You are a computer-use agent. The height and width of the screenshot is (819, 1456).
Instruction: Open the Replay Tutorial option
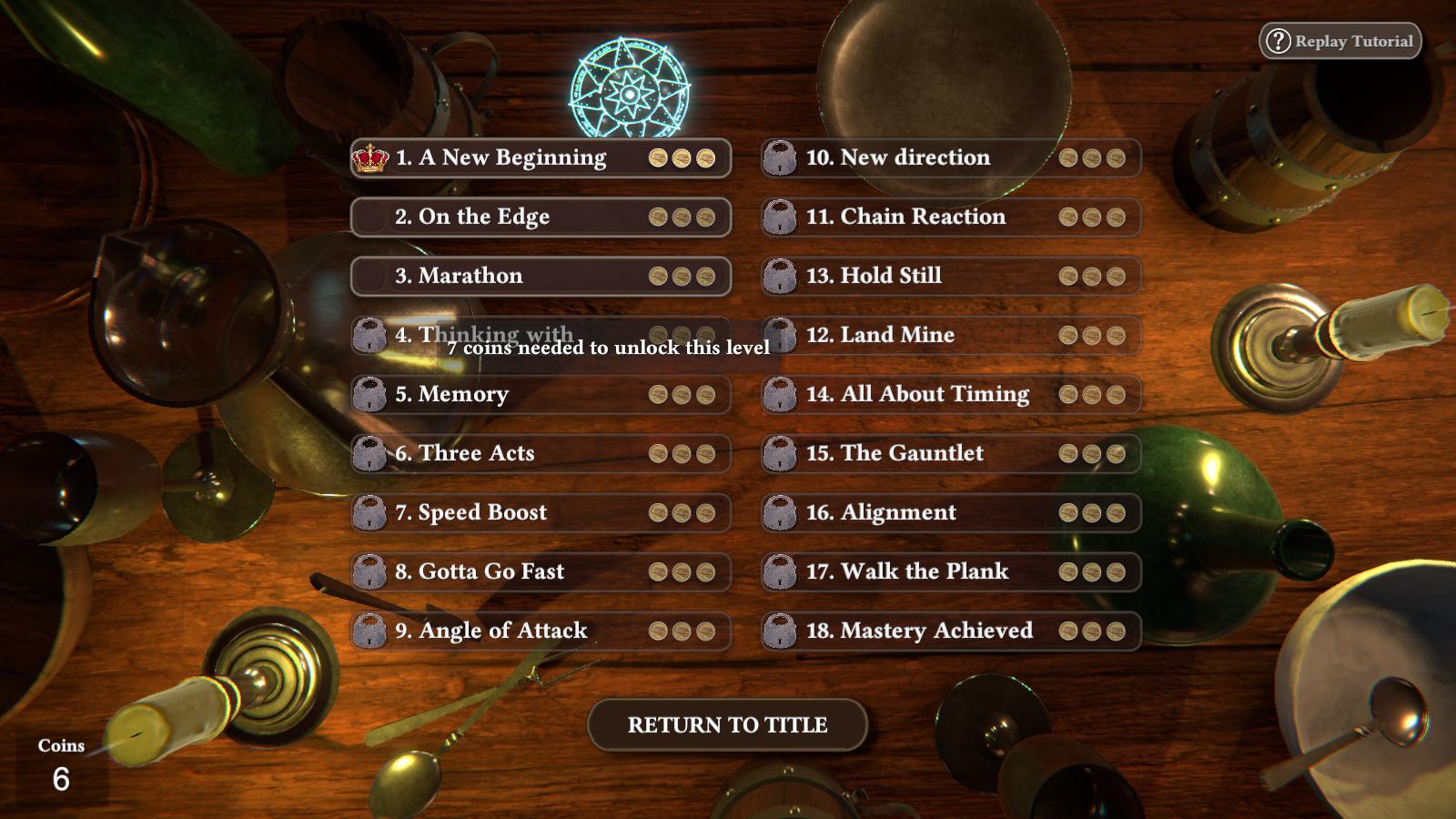coord(1340,41)
